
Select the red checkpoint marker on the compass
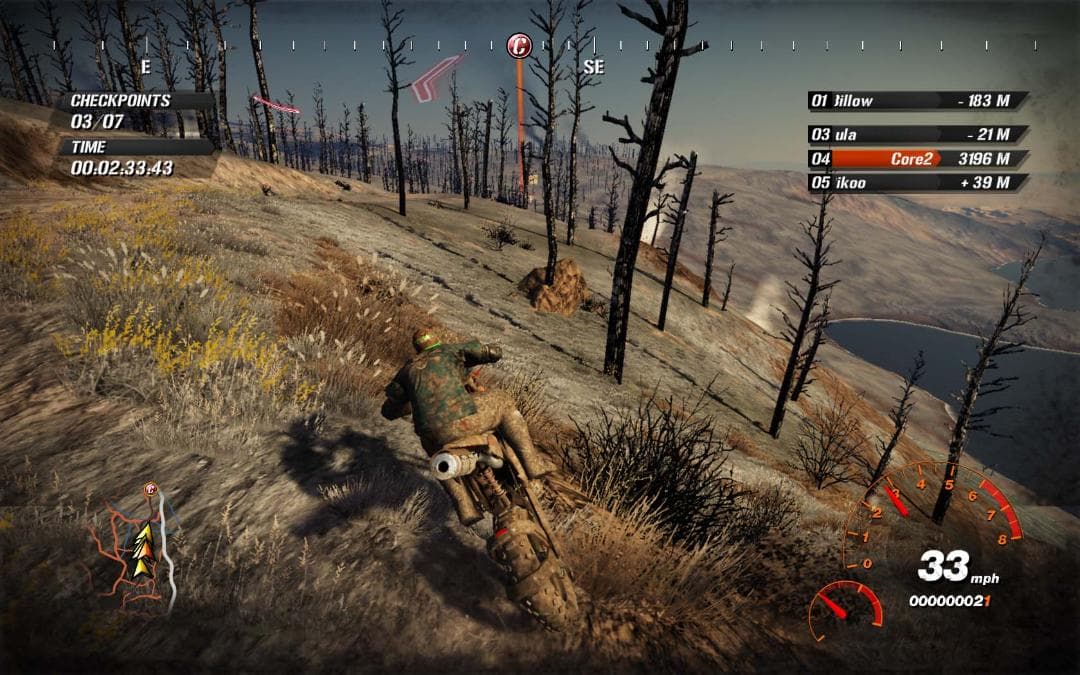pos(518,45)
